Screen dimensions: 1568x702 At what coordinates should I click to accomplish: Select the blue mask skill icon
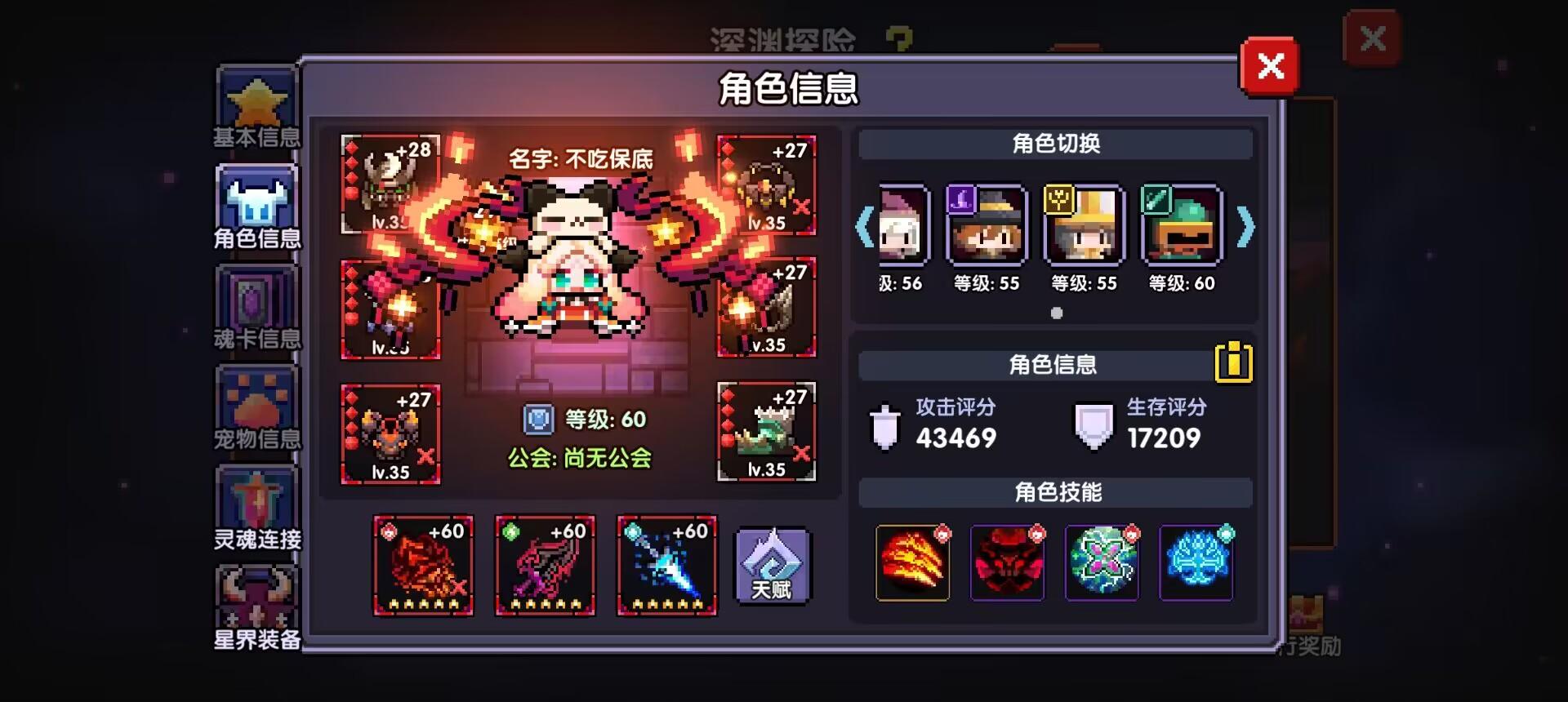[1196, 564]
